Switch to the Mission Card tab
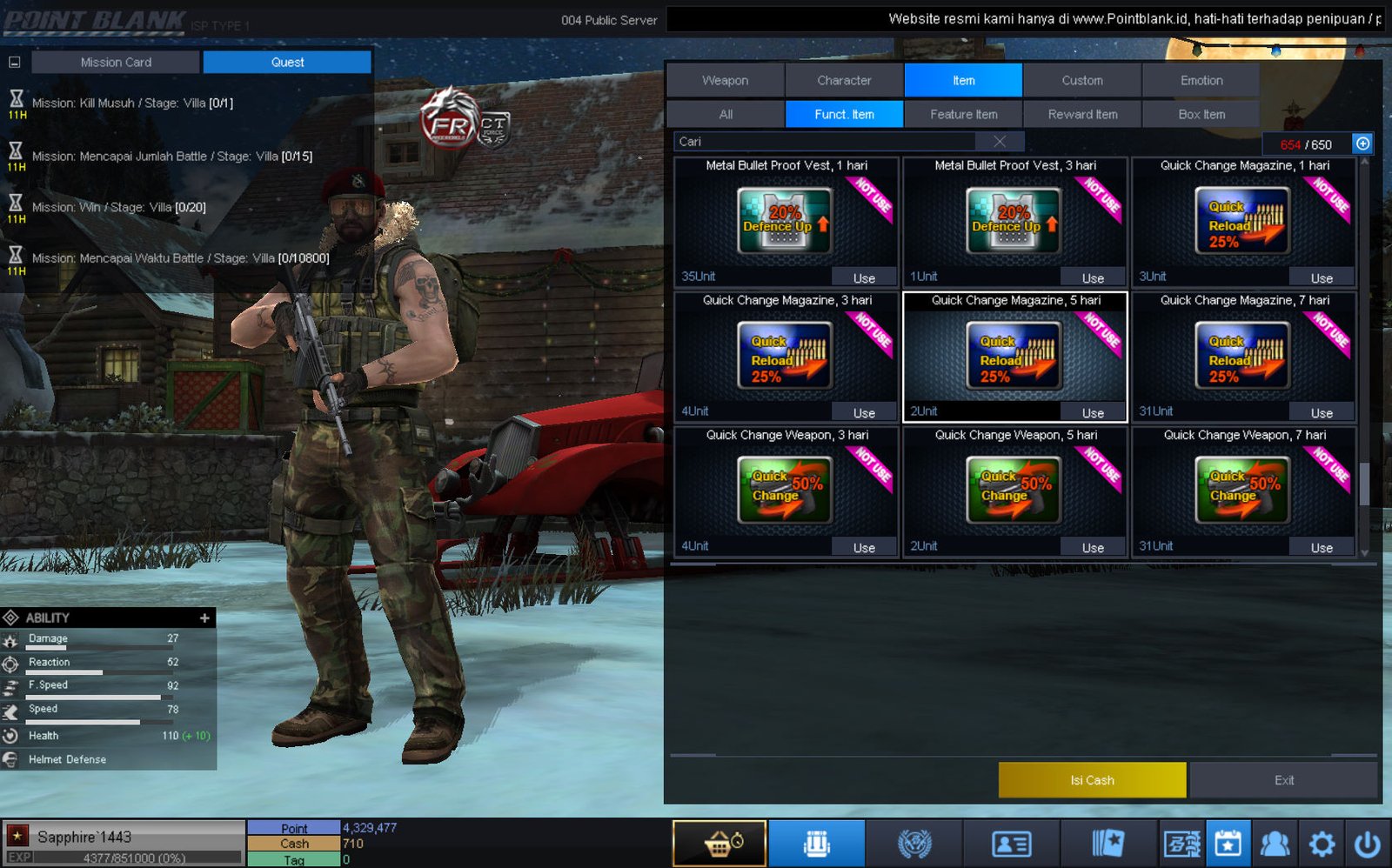 [116, 62]
